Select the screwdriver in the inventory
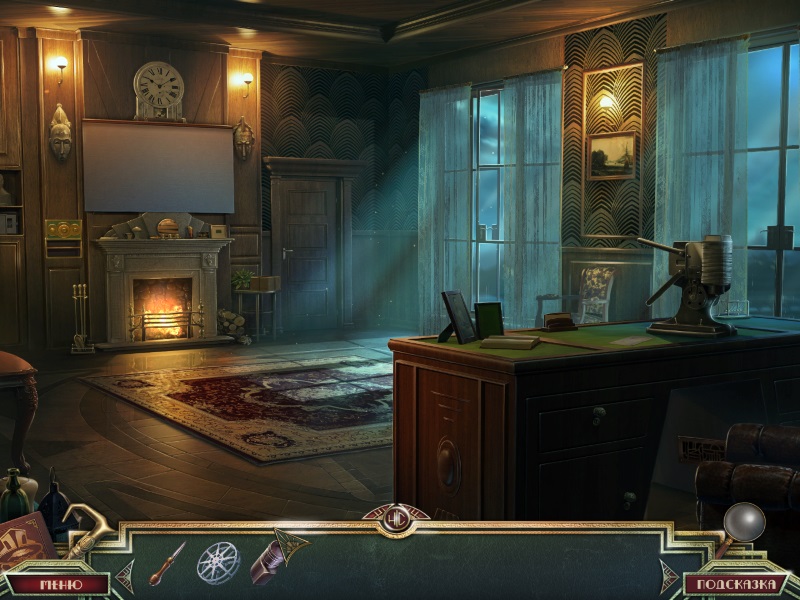The width and height of the screenshot is (800, 600). [x=167, y=561]
